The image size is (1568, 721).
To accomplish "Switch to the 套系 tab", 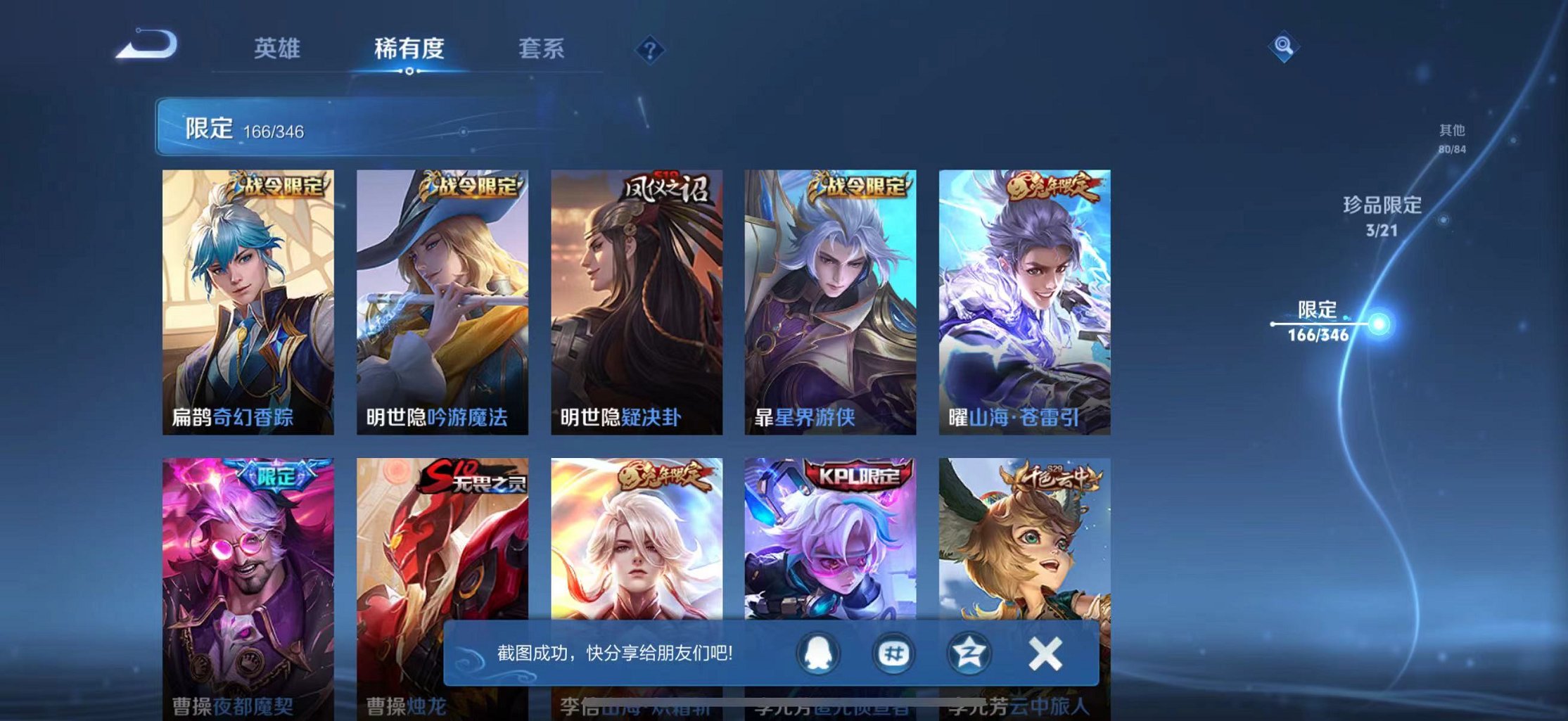I will click(540, 49).
